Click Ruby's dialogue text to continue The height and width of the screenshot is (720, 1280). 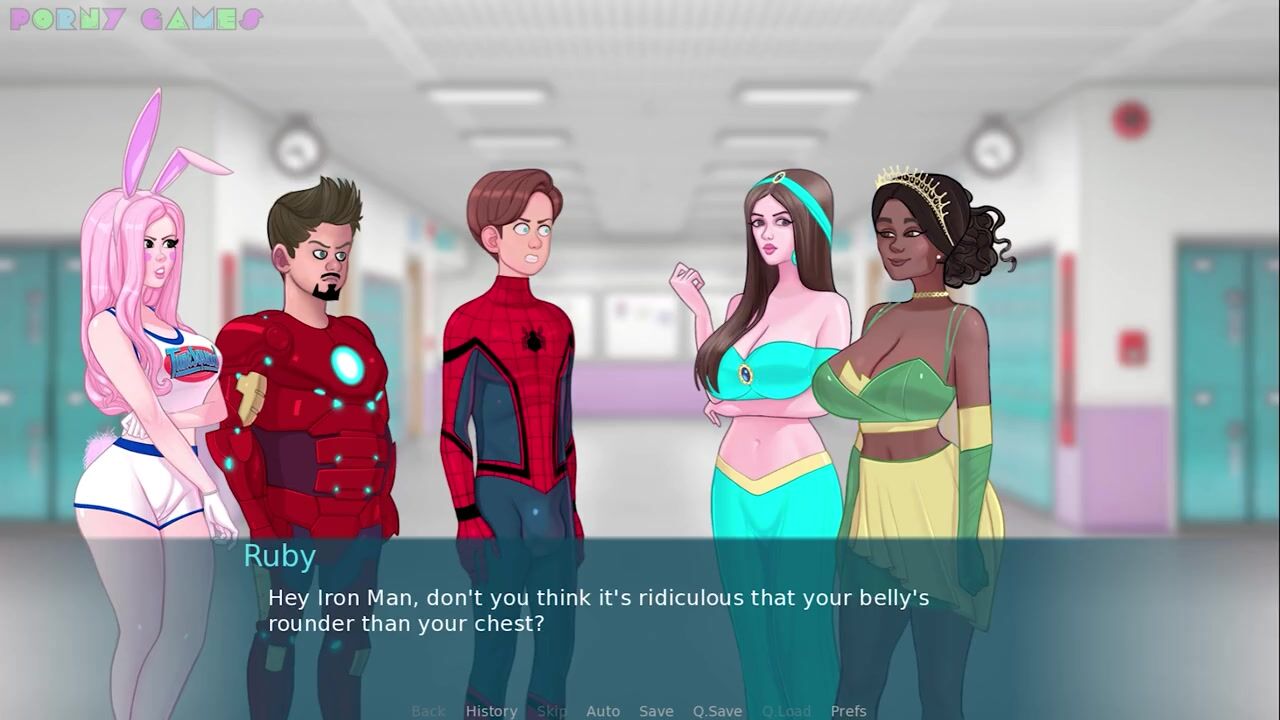pos(598,610)
